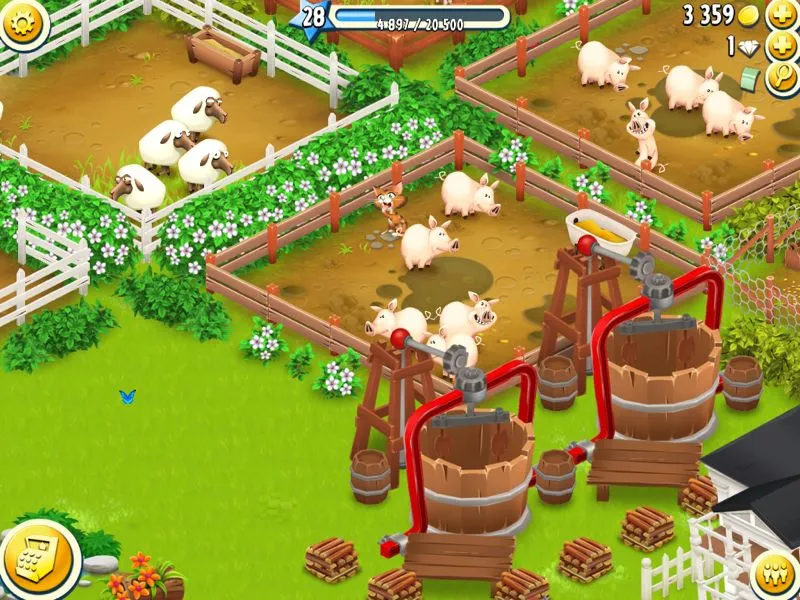This screenshot has width=800, height=600.
Task: Open the magnifying glass button
Action: tap(781, 80)
